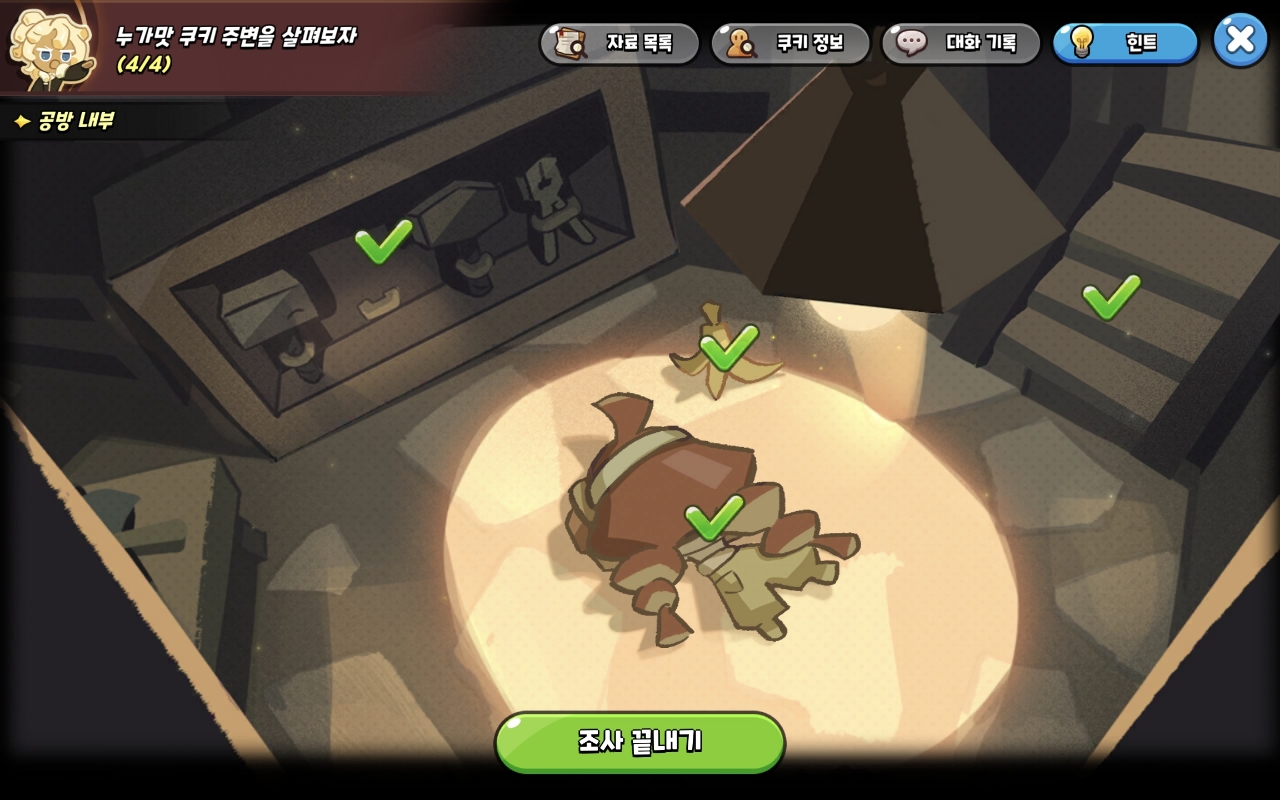Open the 자료 목록 evidence list
The image size is (1280, 800).
pyautogui.click(x=620, y=43)
